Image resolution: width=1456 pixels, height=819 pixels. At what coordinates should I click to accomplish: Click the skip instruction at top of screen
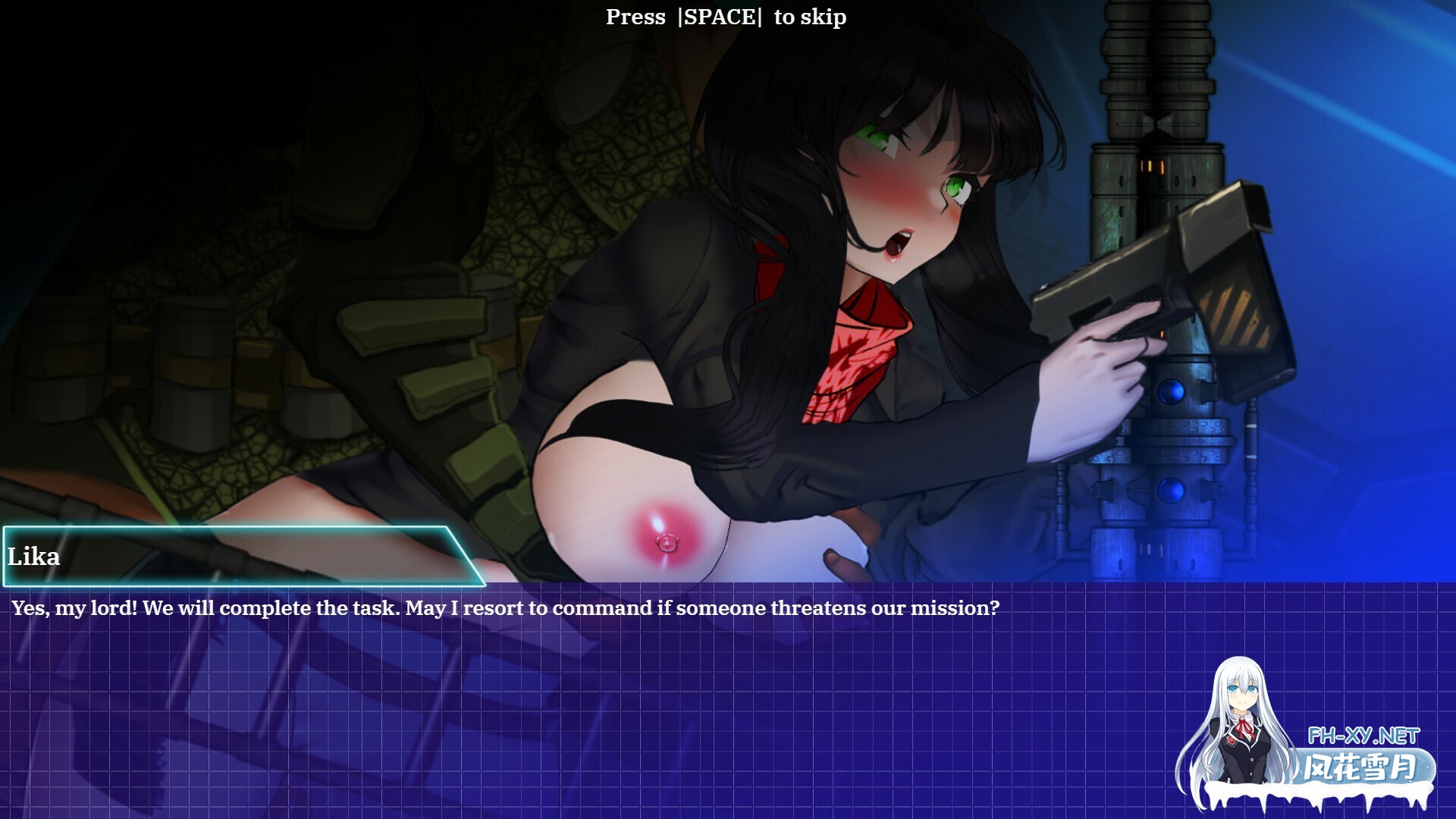(726, 17)
